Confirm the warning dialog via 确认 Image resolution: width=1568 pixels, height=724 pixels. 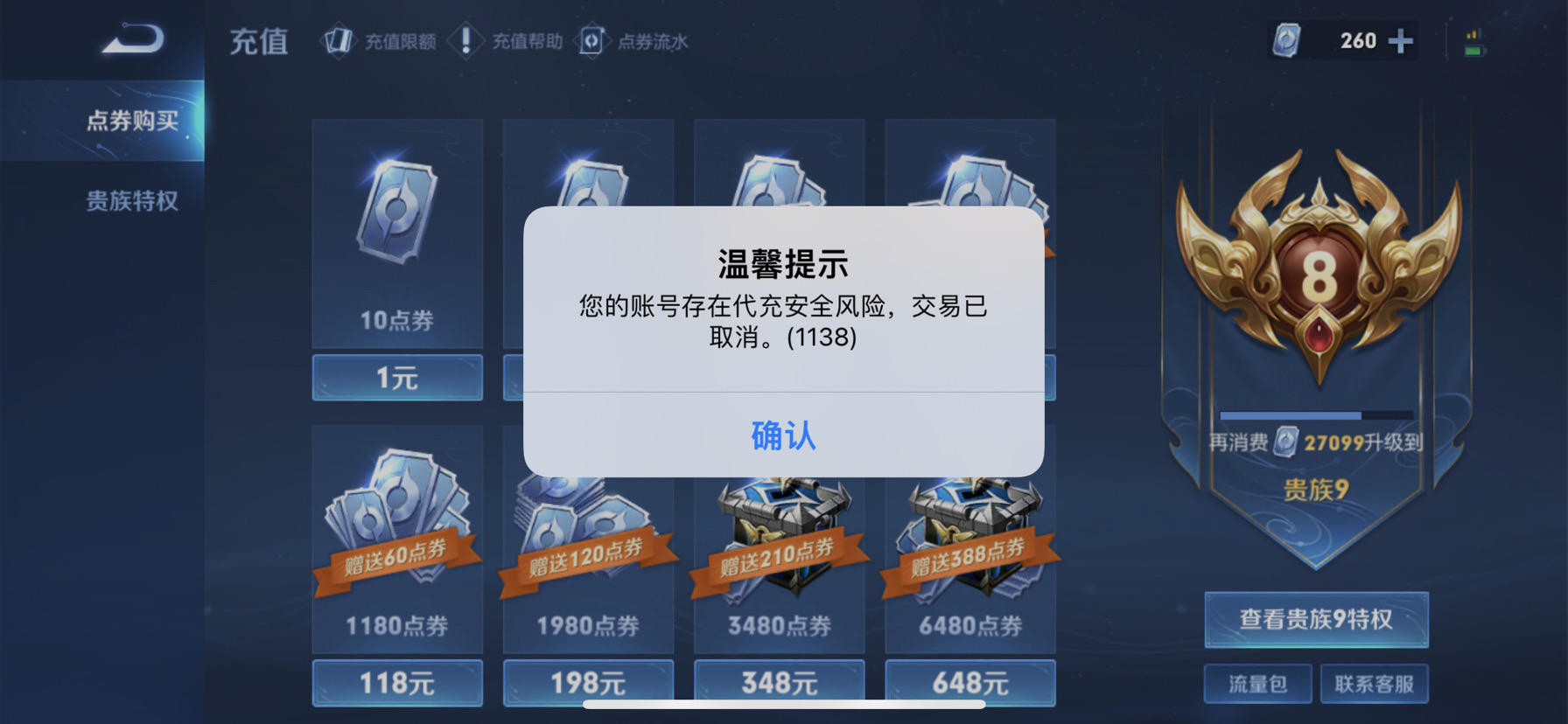[x=783, y=437]
